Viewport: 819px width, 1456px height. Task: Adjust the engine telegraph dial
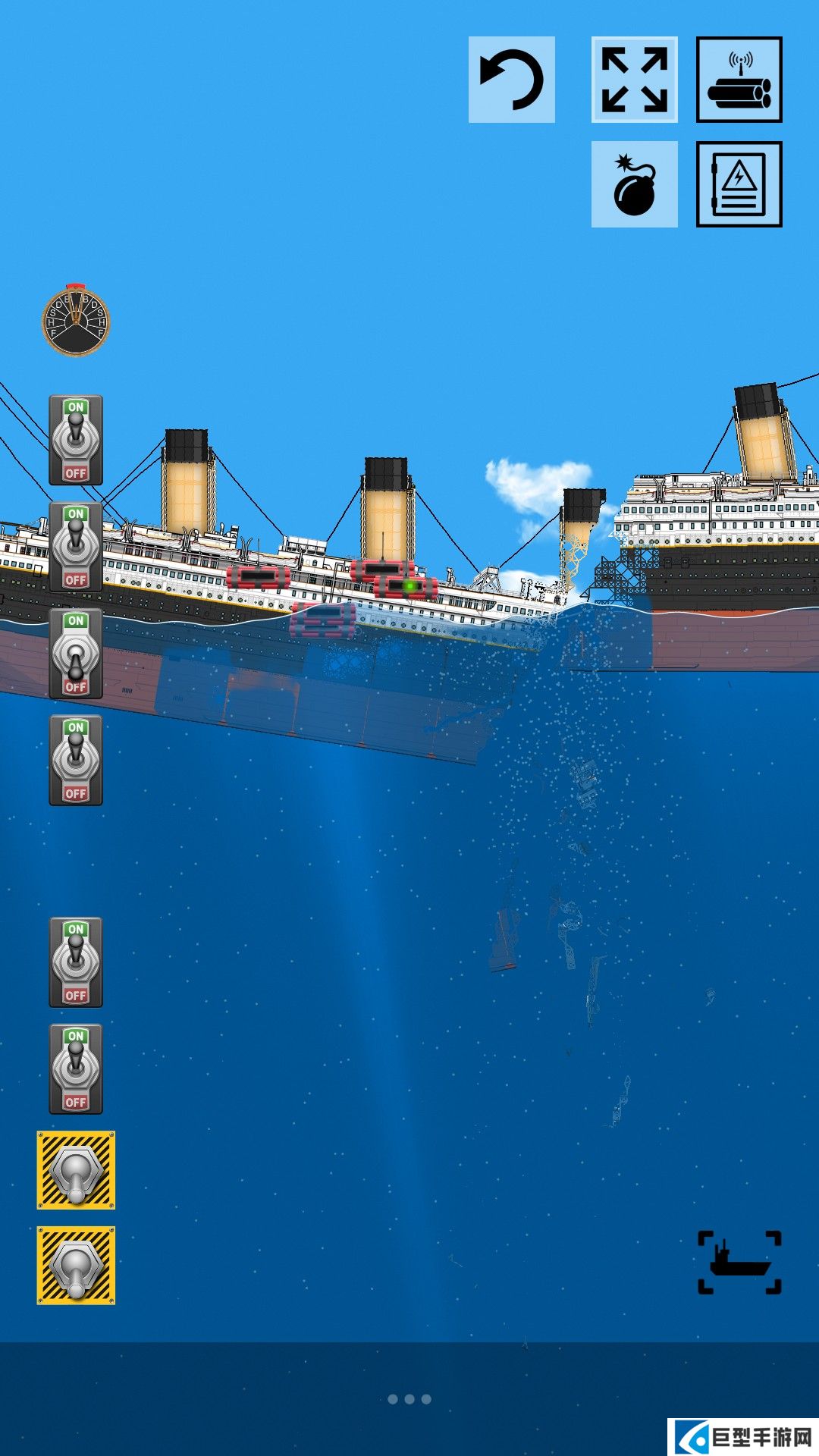76,320
